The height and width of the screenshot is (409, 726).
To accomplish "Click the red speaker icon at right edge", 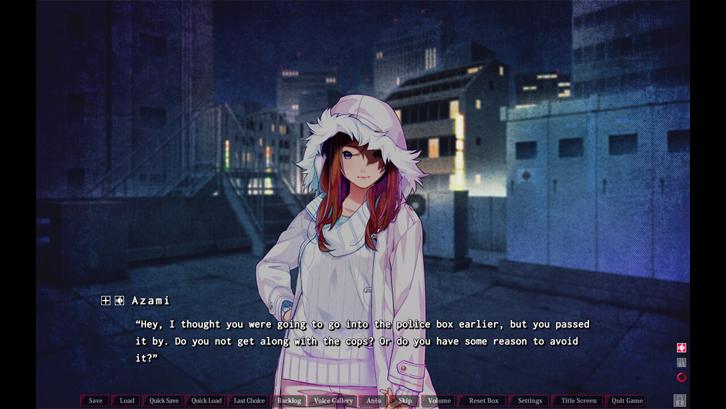I will pos(681,348).
